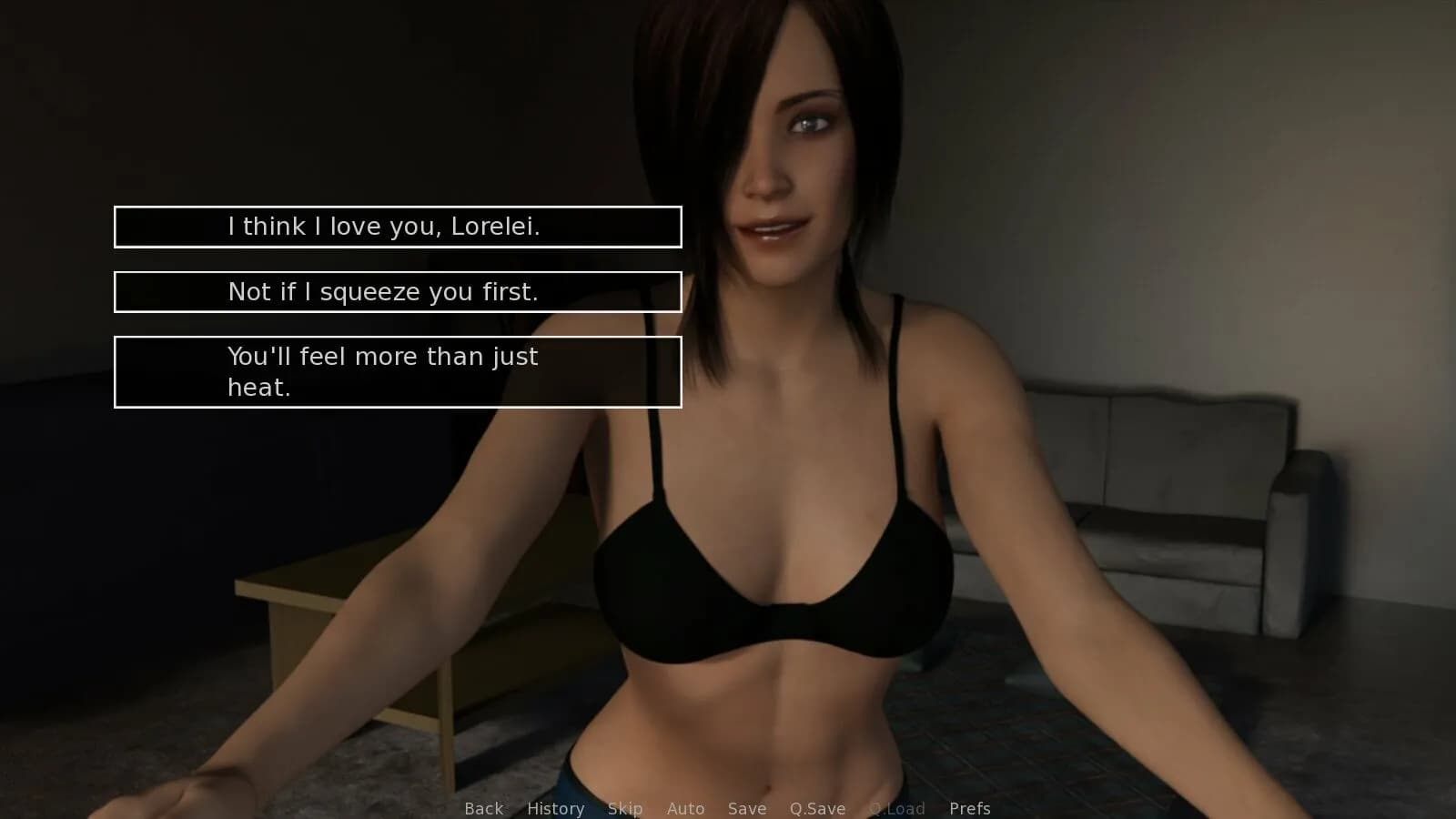Click Prefs at the bottom right
The width and height of the screenshot is (1456, 819).
click(x=970, y=808)
